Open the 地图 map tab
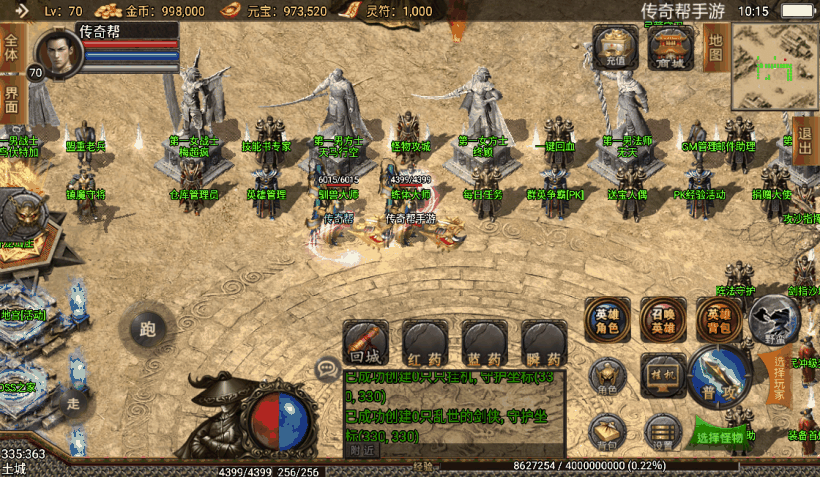Image resolution: width=820 pixels, height=477 pixels. click(x=715, y=45)
